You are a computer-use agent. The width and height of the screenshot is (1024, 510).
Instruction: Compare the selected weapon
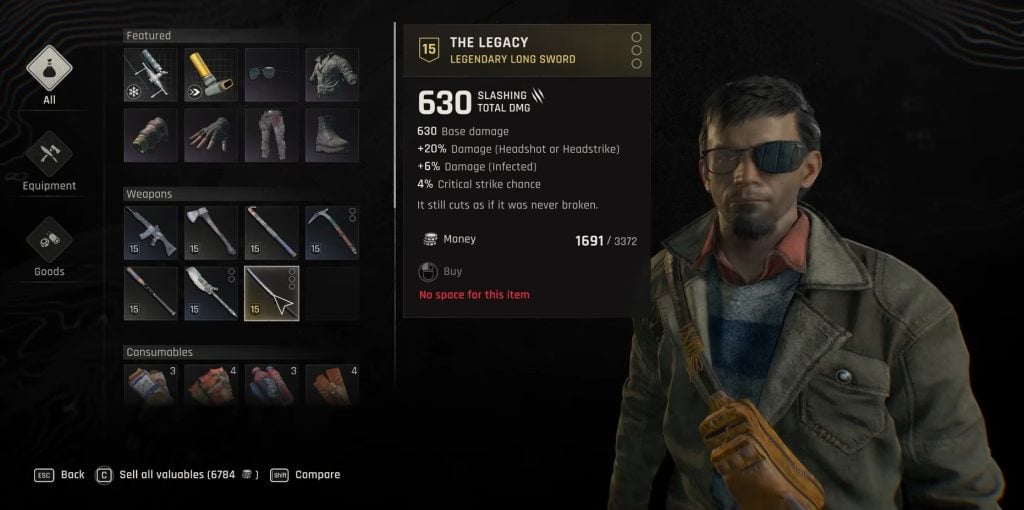(317, 474)
